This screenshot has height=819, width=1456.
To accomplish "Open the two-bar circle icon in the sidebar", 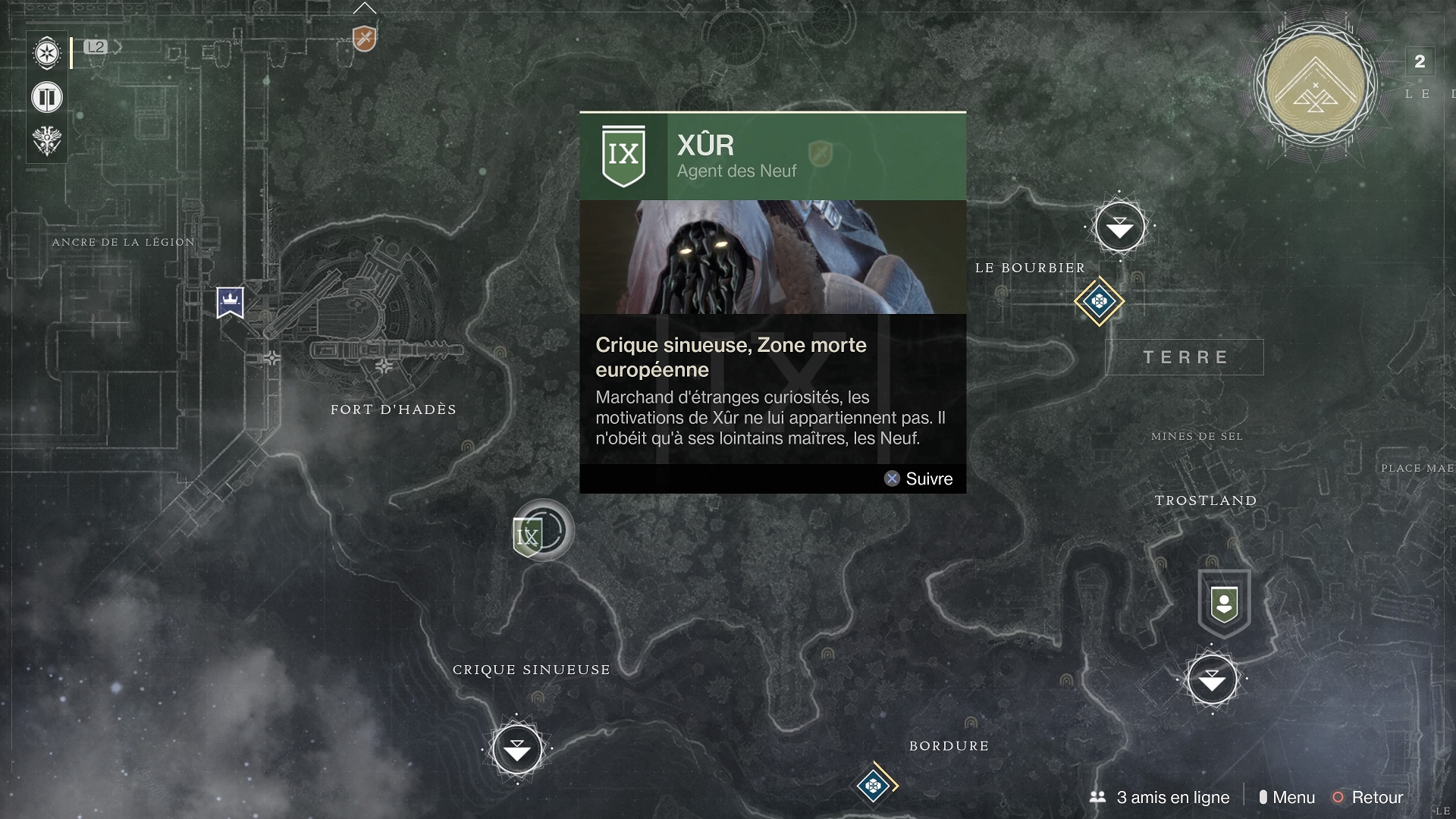I will (47, 97).
